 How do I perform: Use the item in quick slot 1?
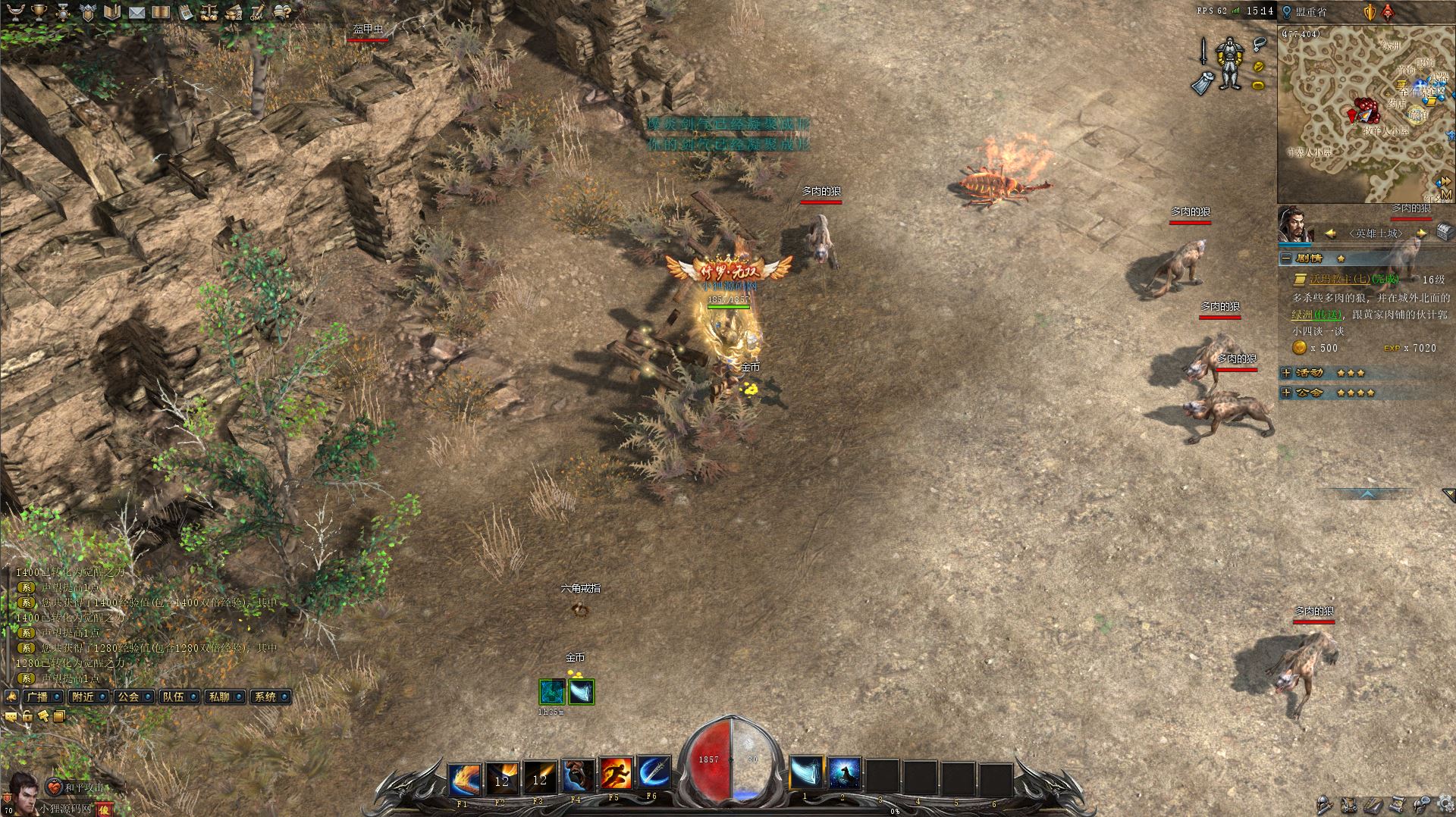pyautogui.click(x=806, y=774)
